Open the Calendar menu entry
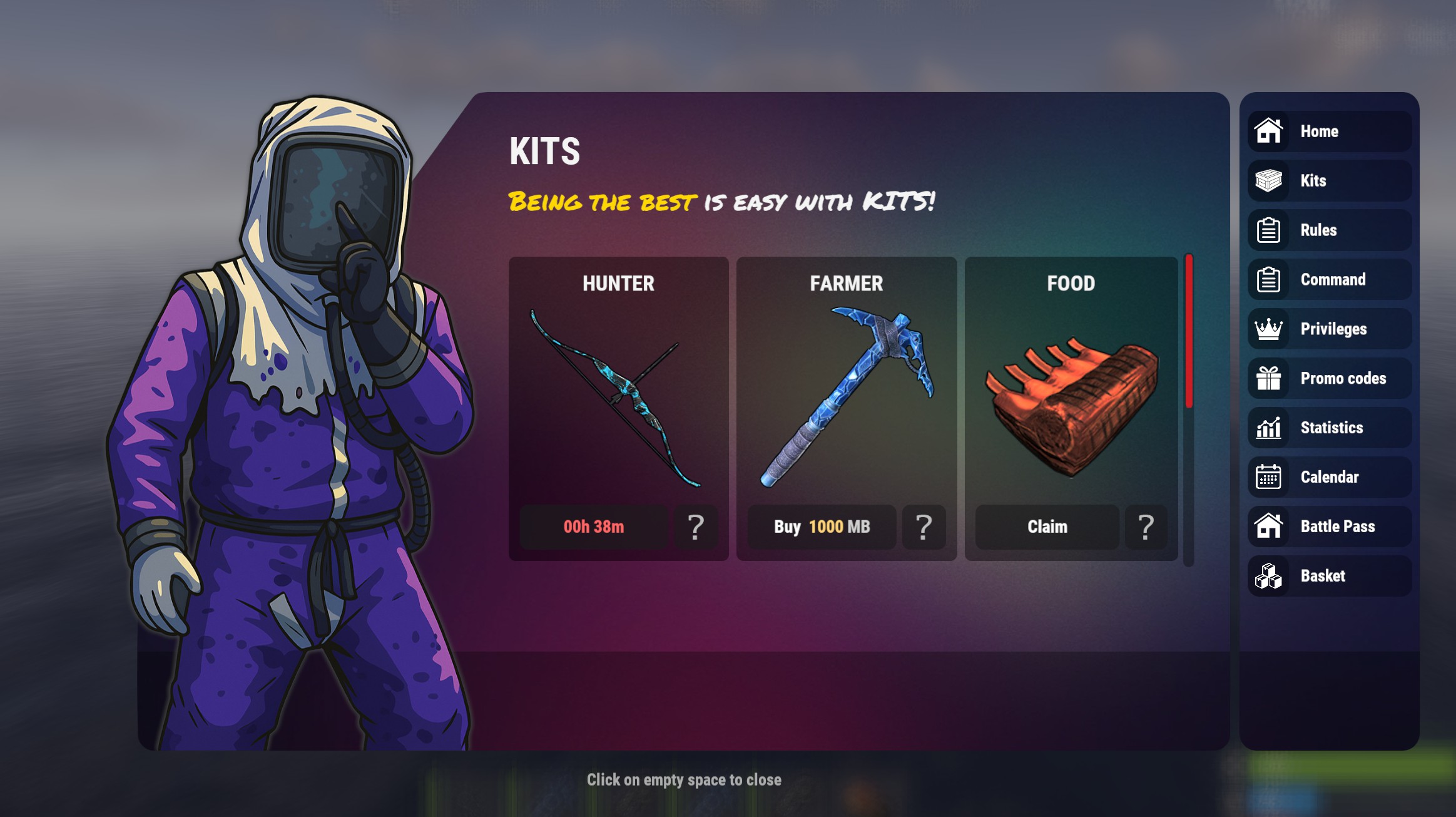 pos(1329,477)
